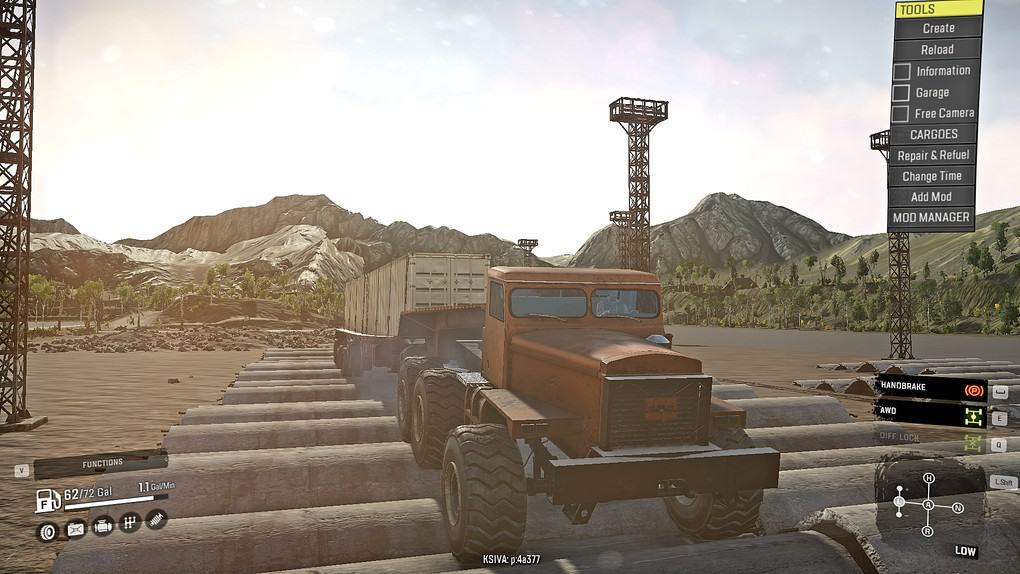Screen dimensions: 1020x574
Task: Reload using the Tools menu
Action: click(x=936, y=49)
